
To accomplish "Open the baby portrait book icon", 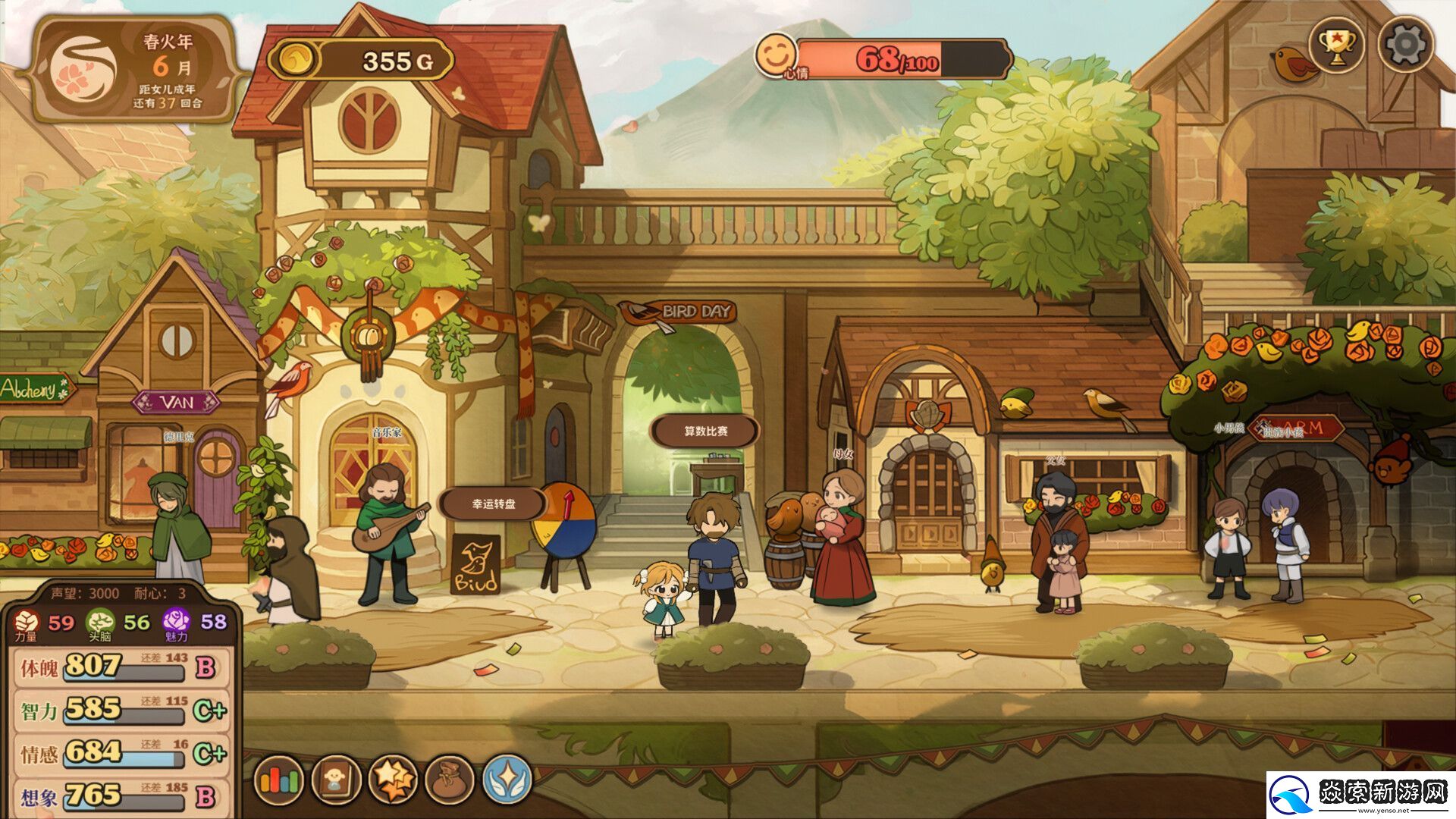I will [x=336, y=780].
